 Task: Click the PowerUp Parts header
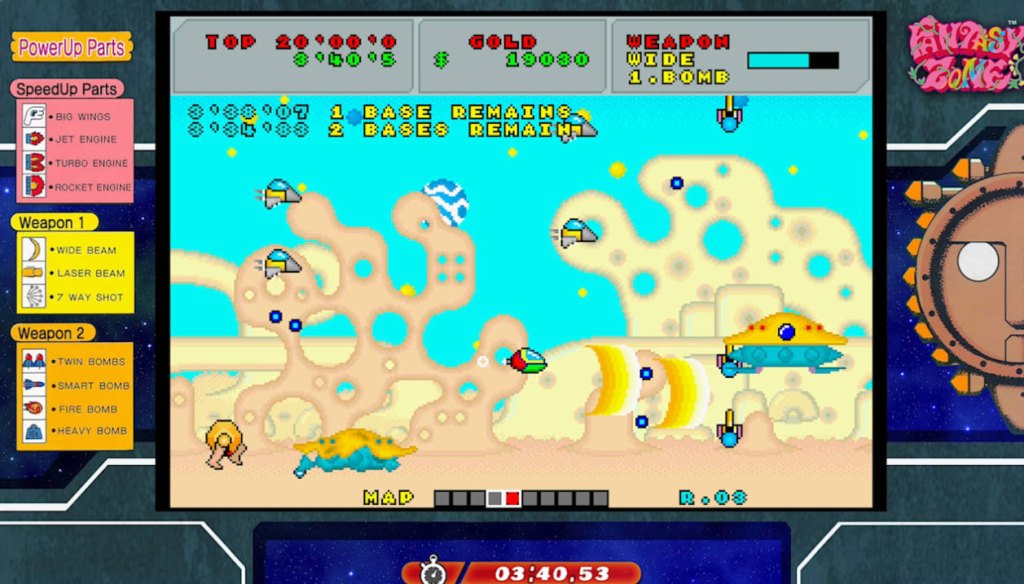72,47
